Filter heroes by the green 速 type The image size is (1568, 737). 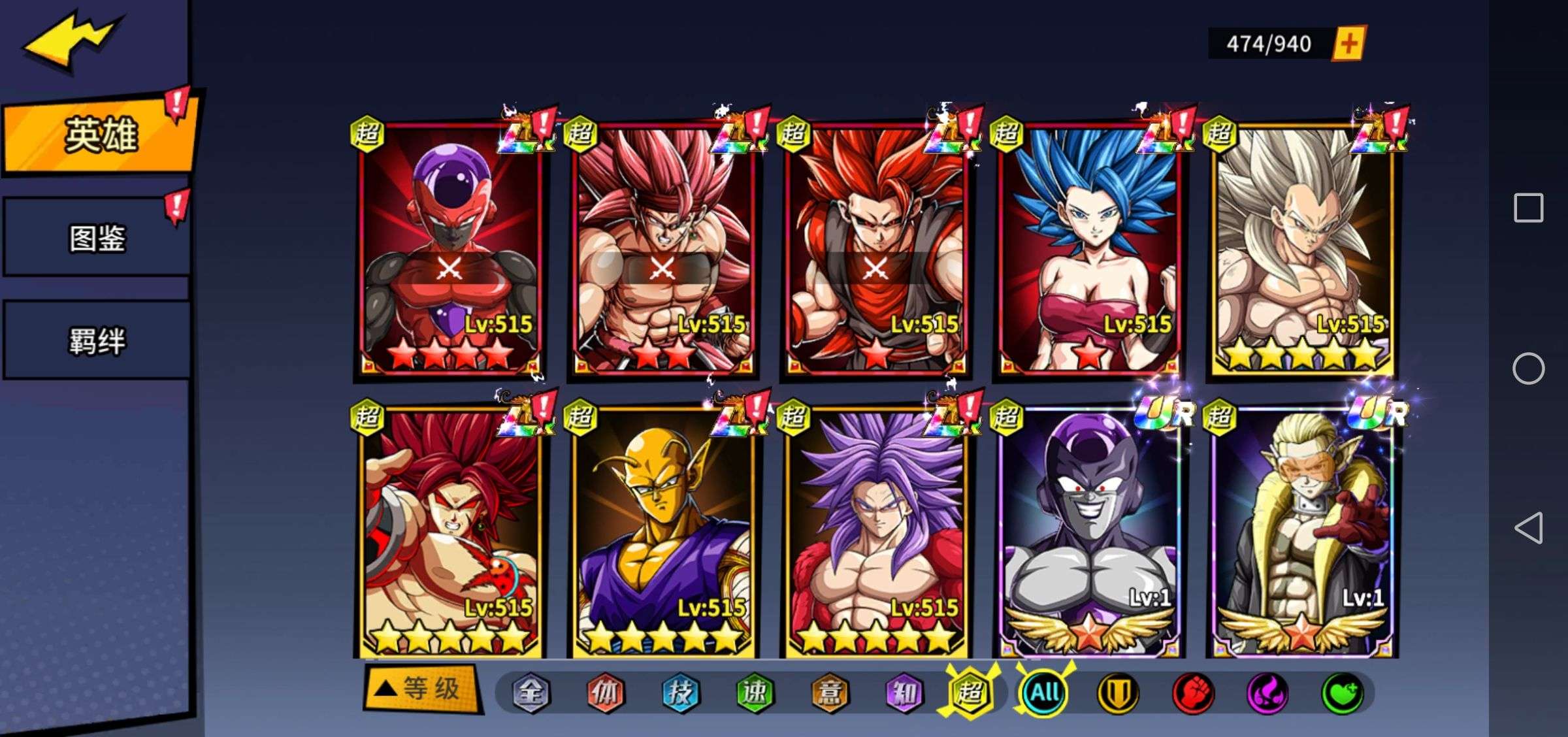(755, 693)
